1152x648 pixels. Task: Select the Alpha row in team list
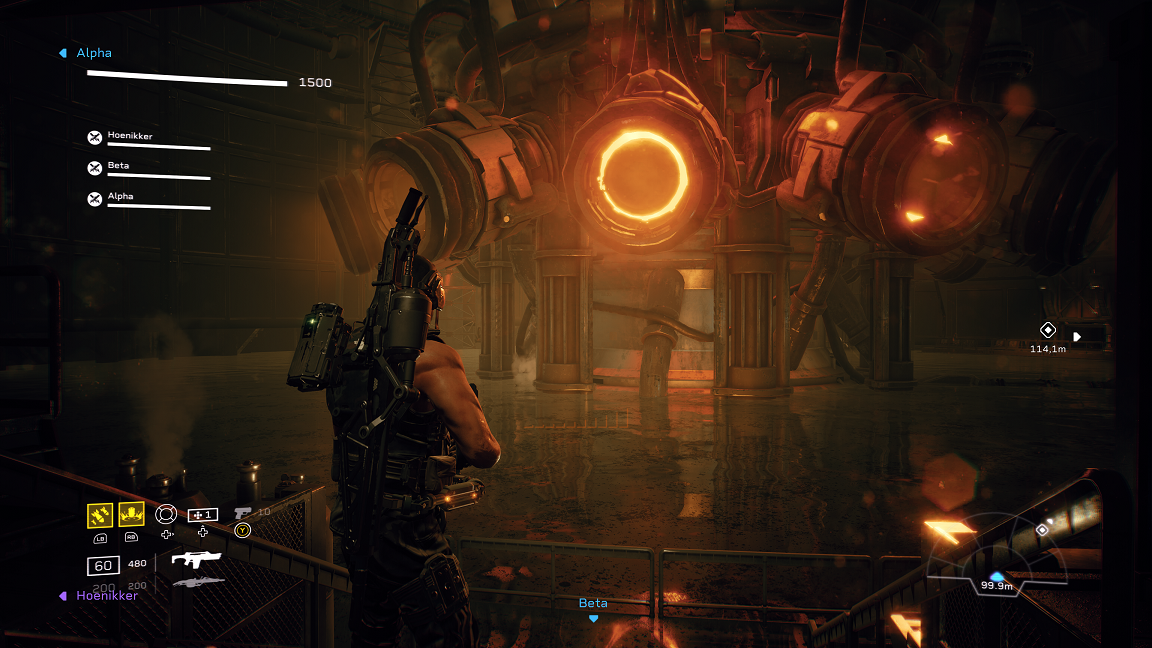click(120, 197)
